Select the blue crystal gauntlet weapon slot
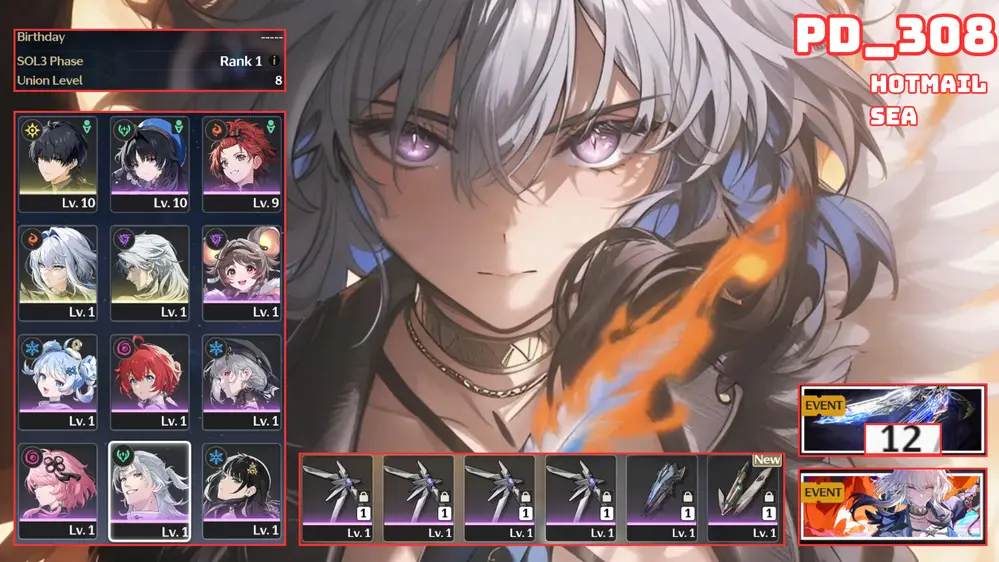This screenshot has height=562, width=999. tap(662, 497)
